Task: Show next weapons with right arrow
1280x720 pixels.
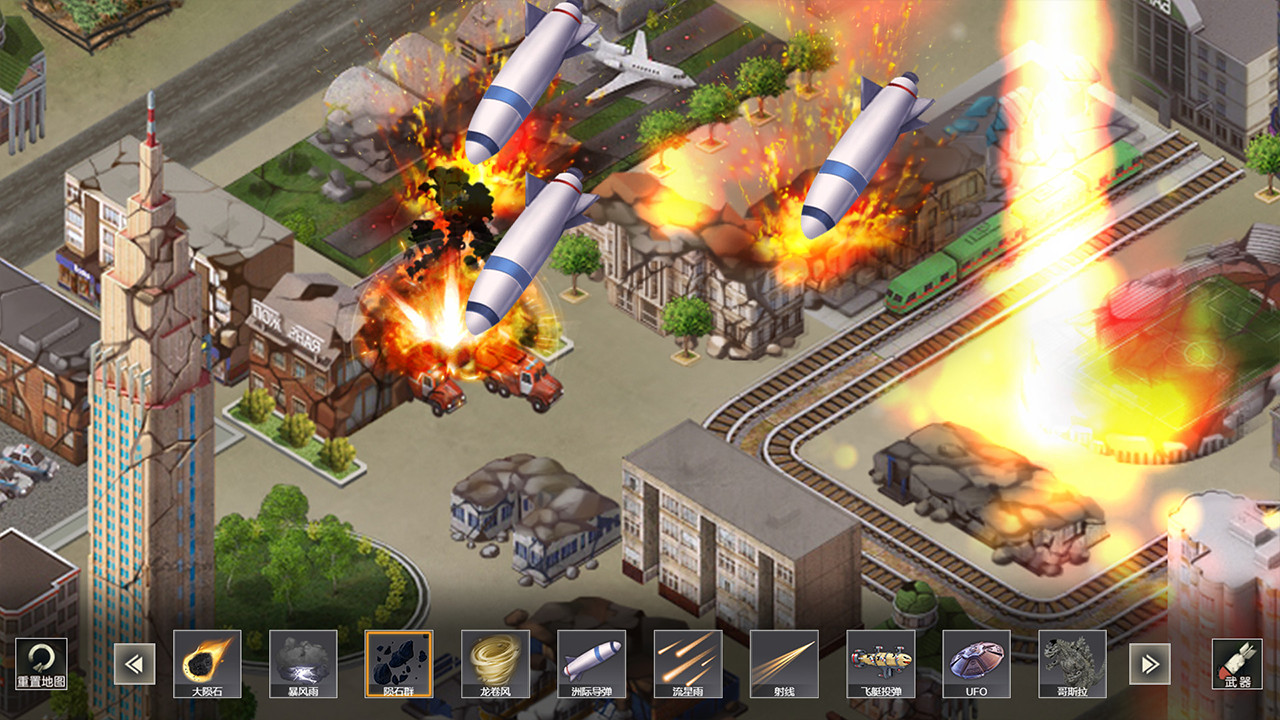Action: pos(1150,664)
